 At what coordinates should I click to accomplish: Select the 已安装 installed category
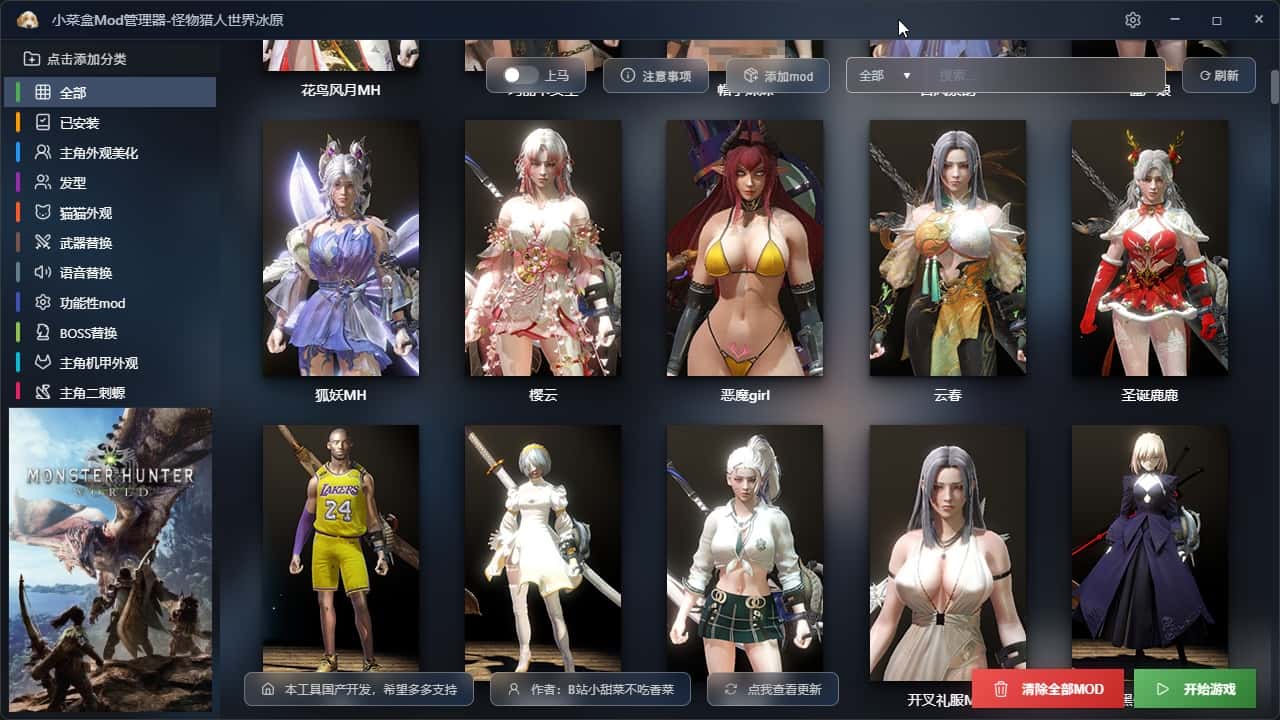80,123
